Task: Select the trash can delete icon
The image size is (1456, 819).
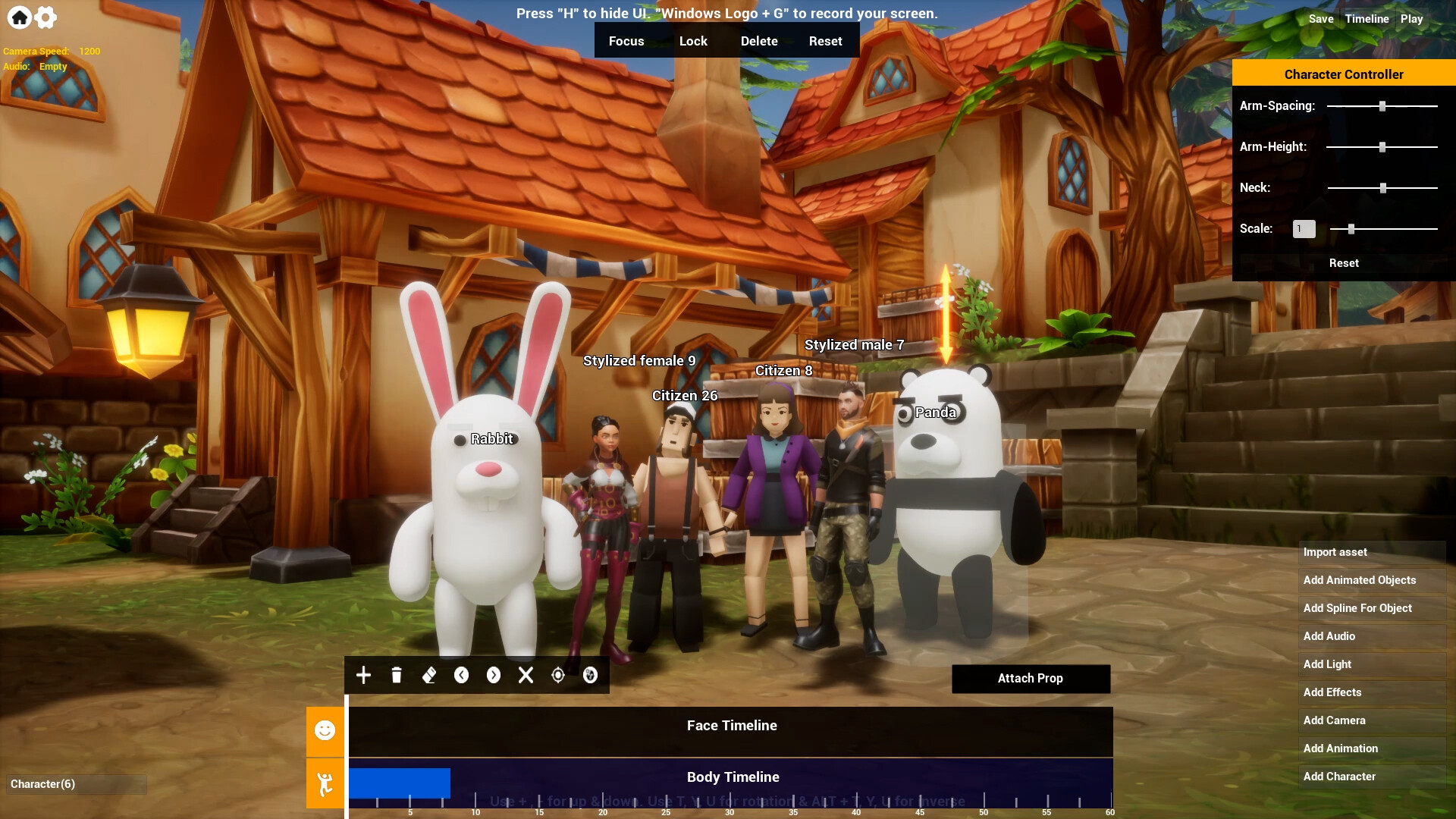Action: click(x=396, y=675)
